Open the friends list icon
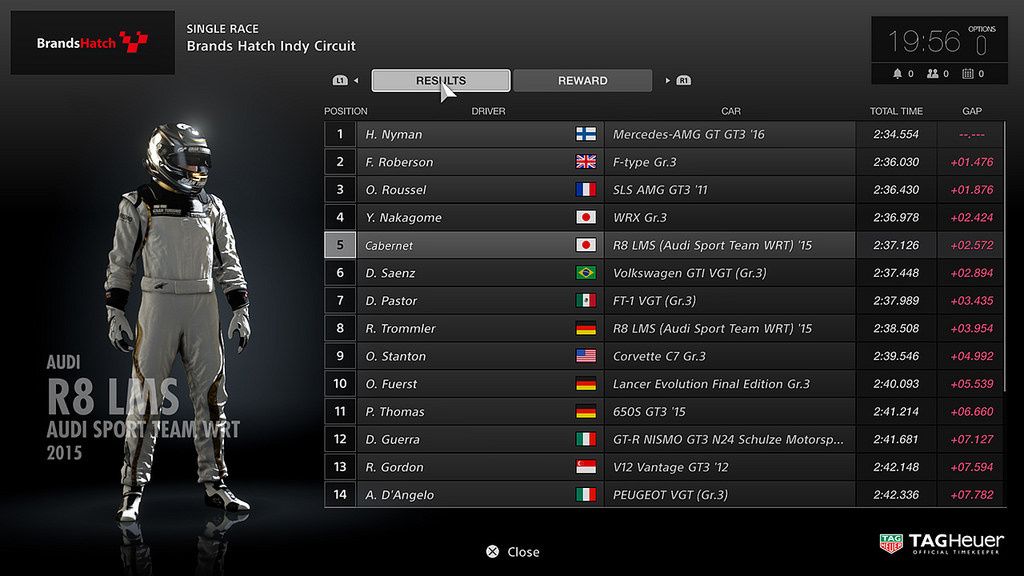The height and width of the screenshot is (576, 1024). (x=933, y=74)
